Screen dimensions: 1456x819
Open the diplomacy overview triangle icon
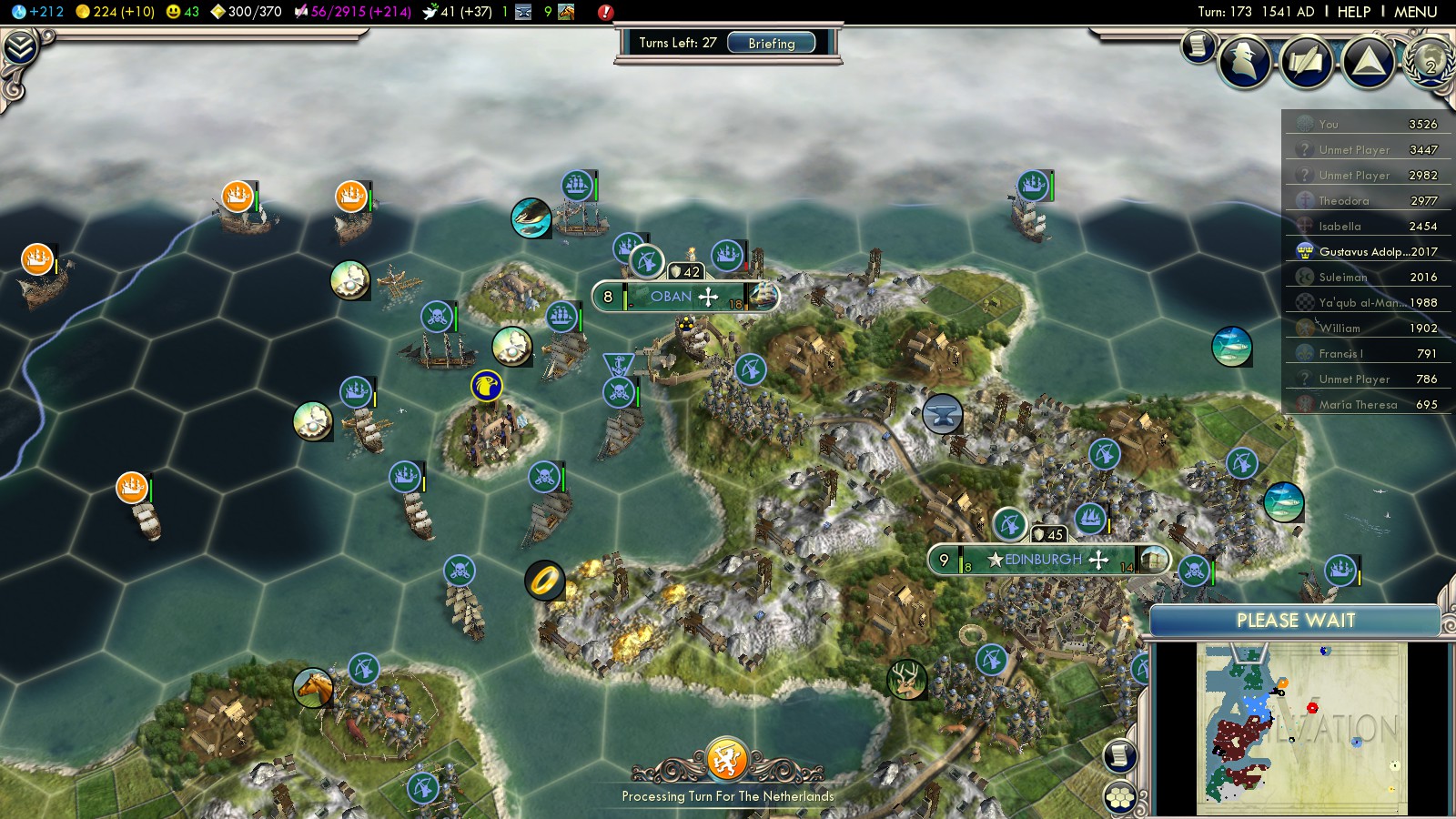(x=1368, y=62)
